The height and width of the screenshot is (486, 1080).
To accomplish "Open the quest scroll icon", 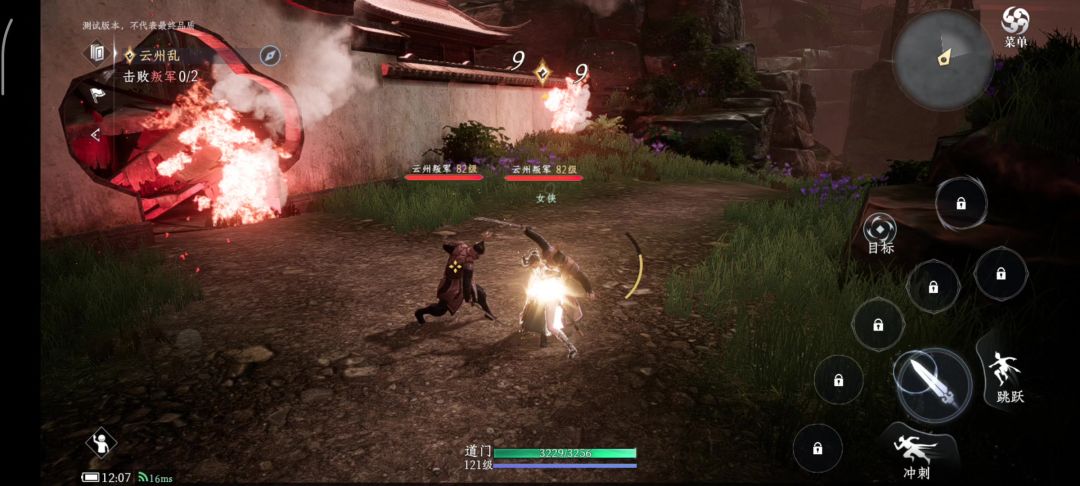I will [x=97, y=52].
